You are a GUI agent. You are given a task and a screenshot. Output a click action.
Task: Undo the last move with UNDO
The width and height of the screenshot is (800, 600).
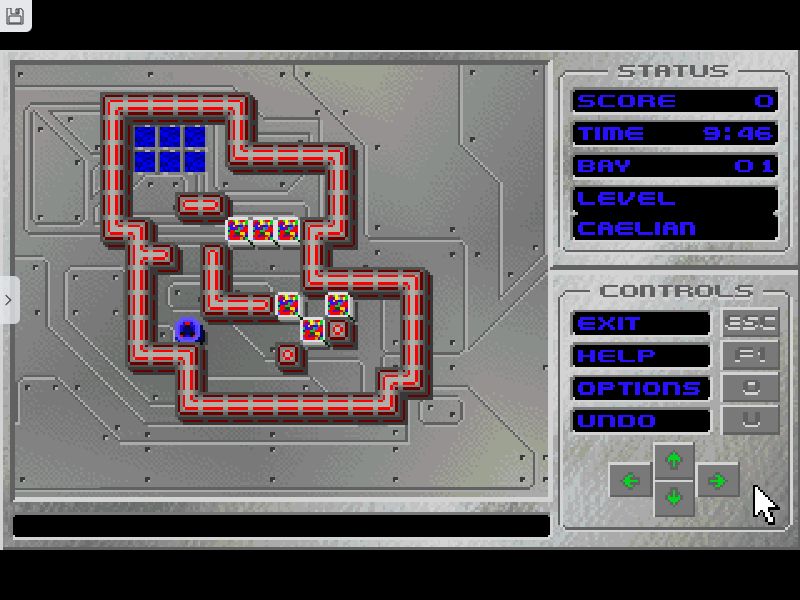[x=640, y=420]
